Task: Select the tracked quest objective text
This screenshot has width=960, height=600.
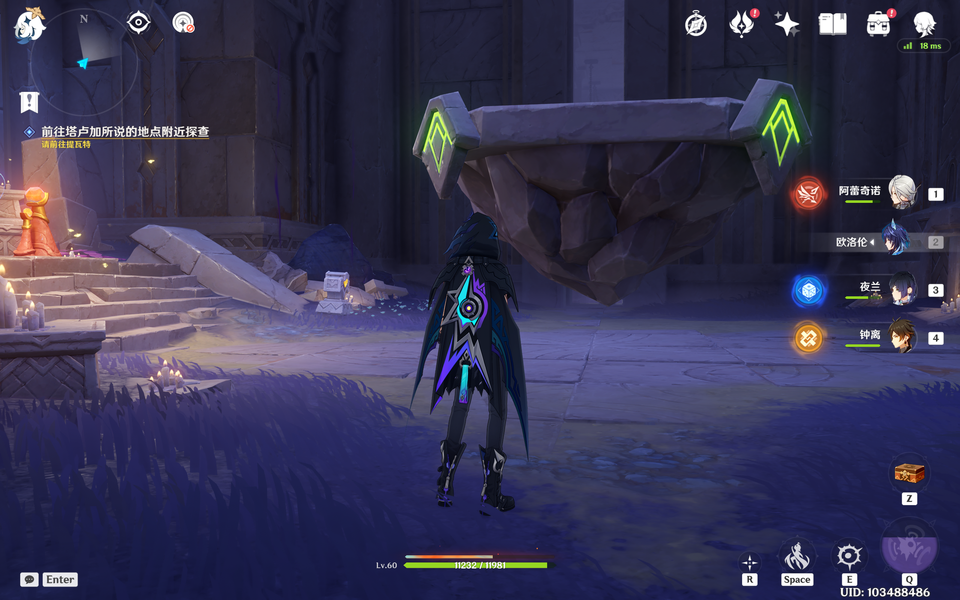Action: click(x=124, y=132)
